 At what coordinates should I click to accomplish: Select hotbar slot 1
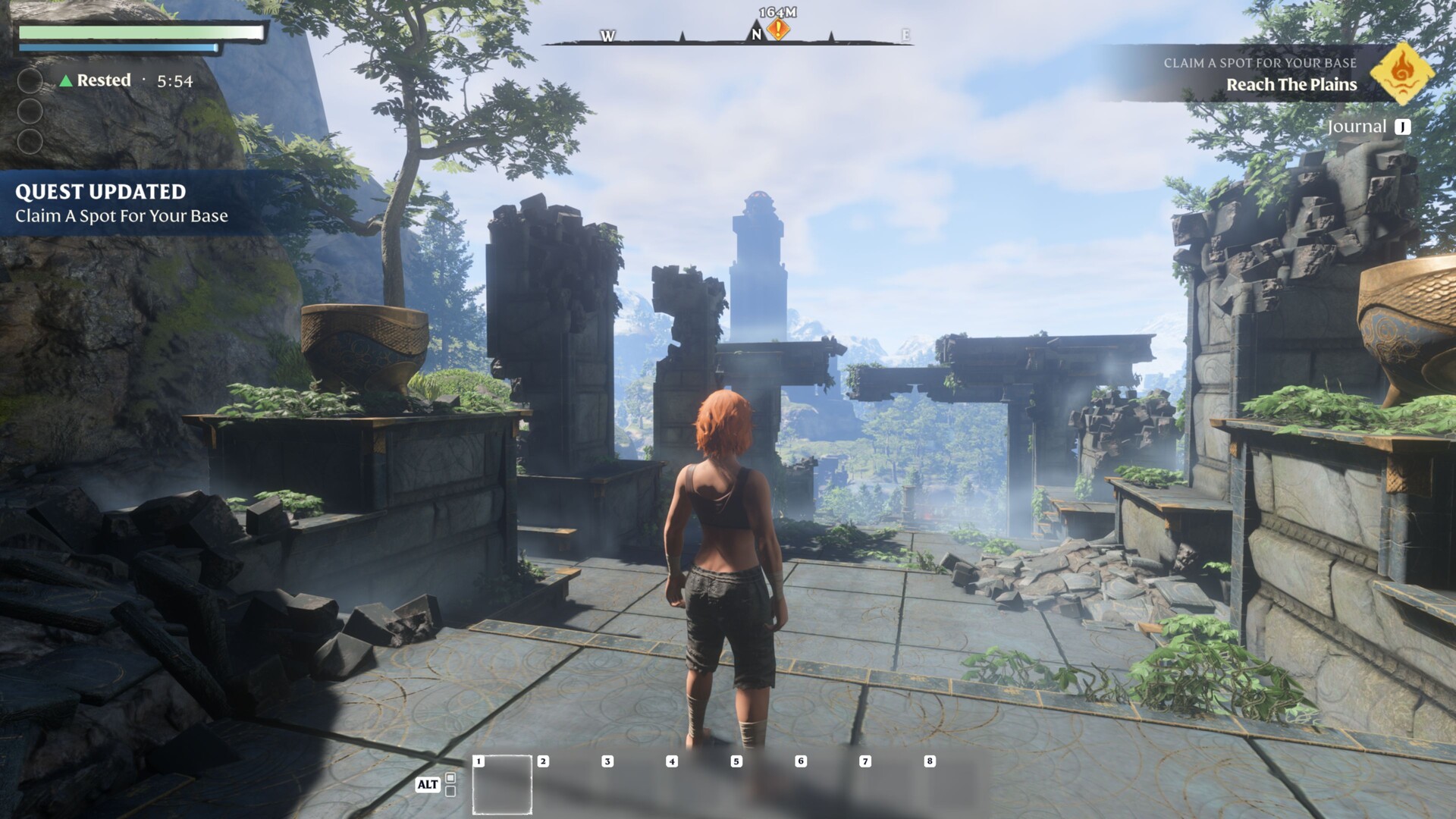point(502,785)
